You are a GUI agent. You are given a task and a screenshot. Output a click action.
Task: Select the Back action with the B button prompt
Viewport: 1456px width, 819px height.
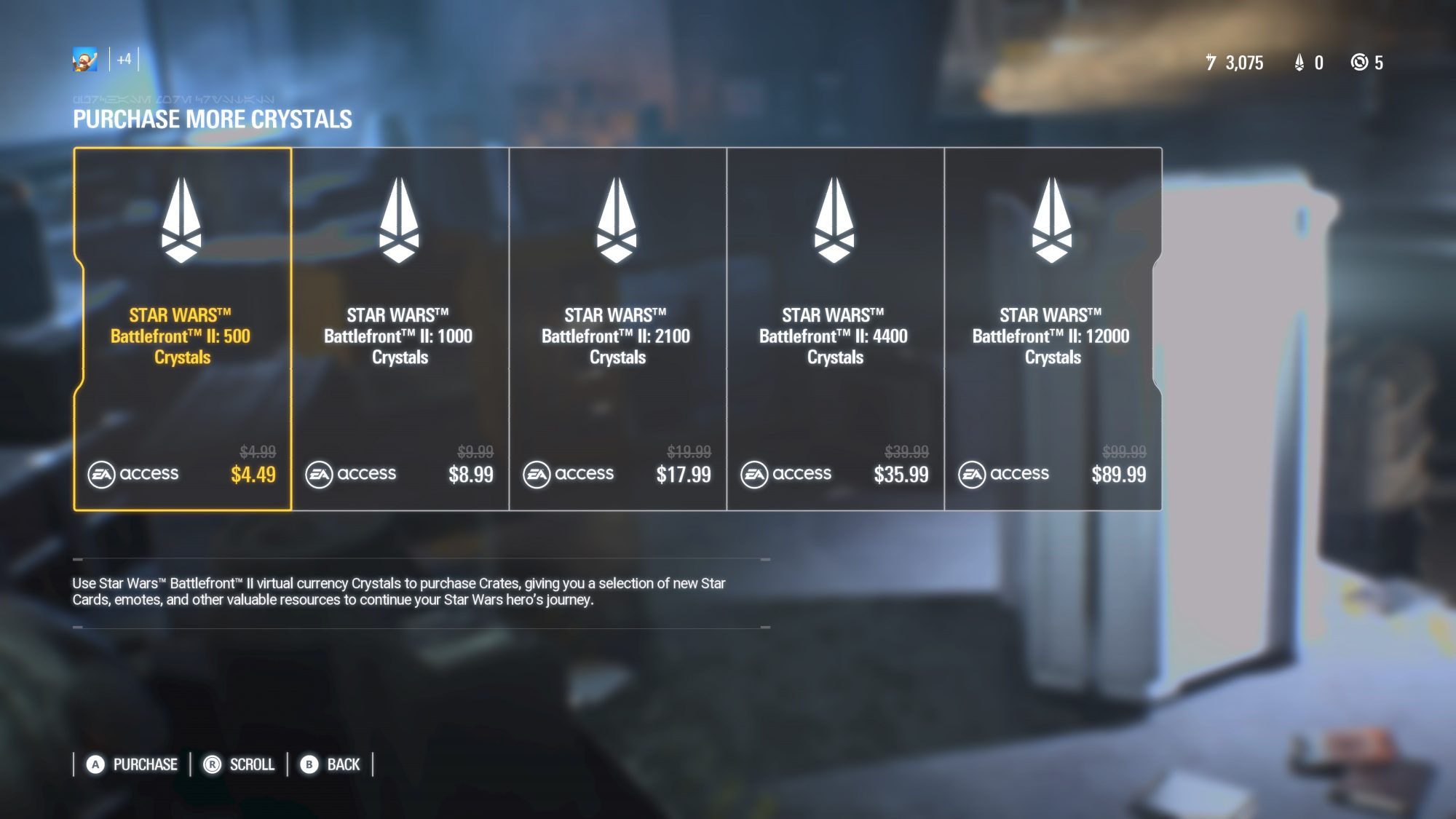tap(330, 765)
